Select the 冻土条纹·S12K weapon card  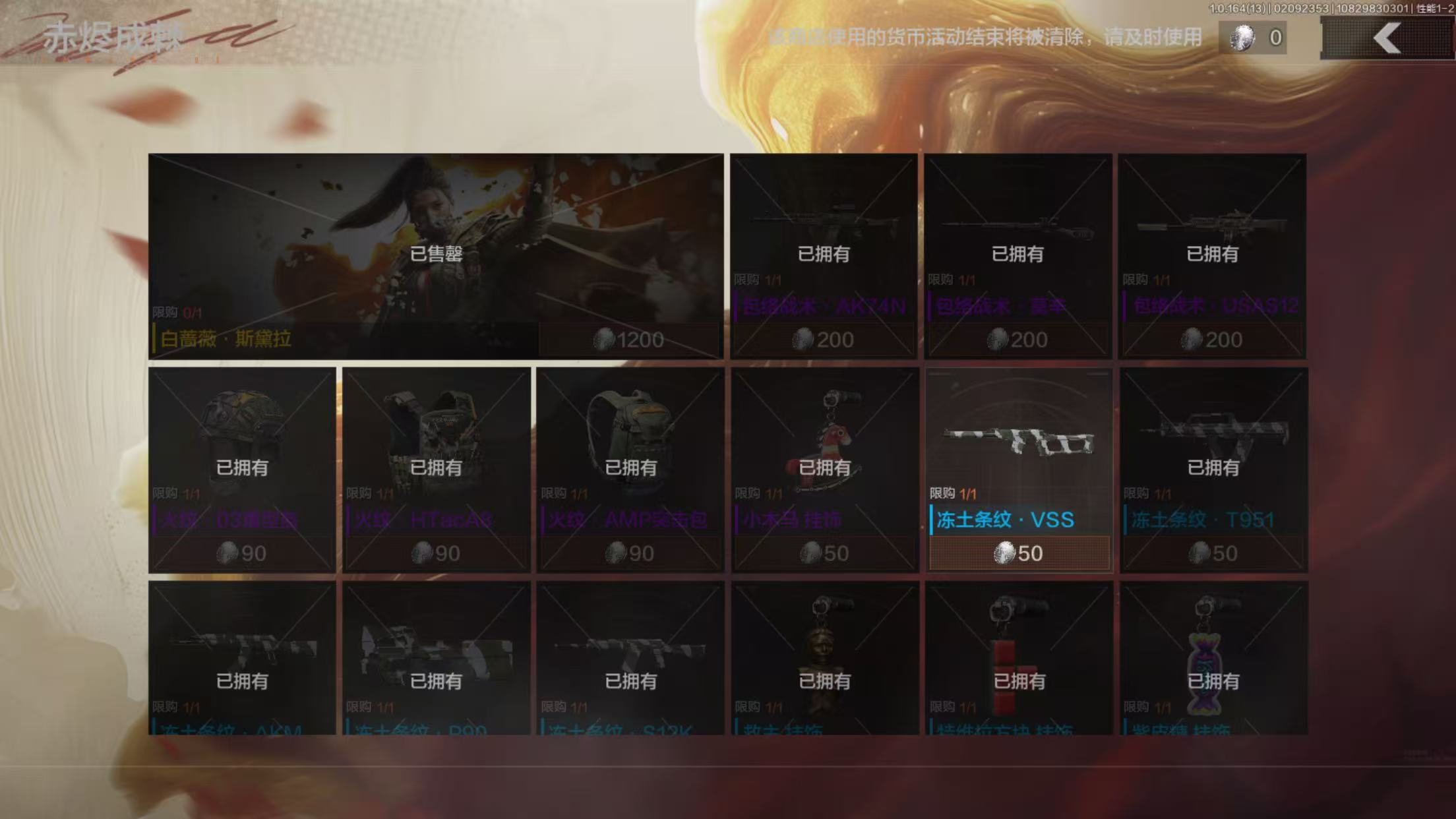pyautogui.click(x=630, y=658)
